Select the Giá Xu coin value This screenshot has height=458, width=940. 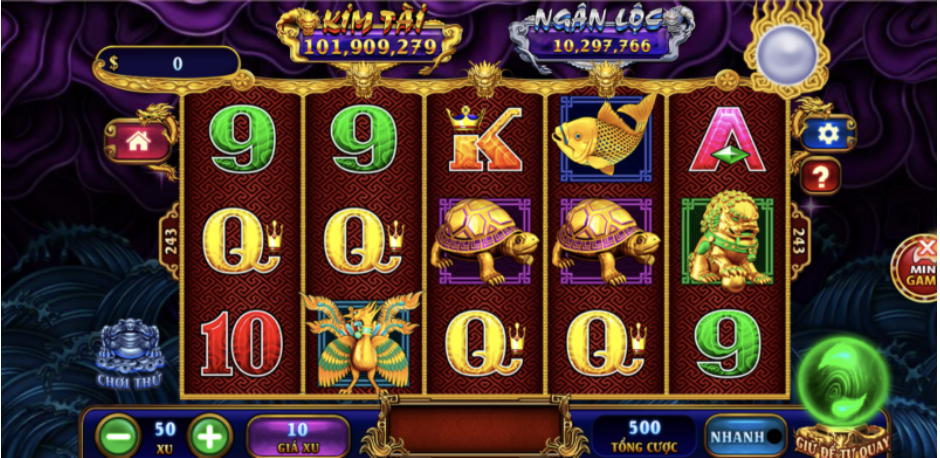(297, 436)
